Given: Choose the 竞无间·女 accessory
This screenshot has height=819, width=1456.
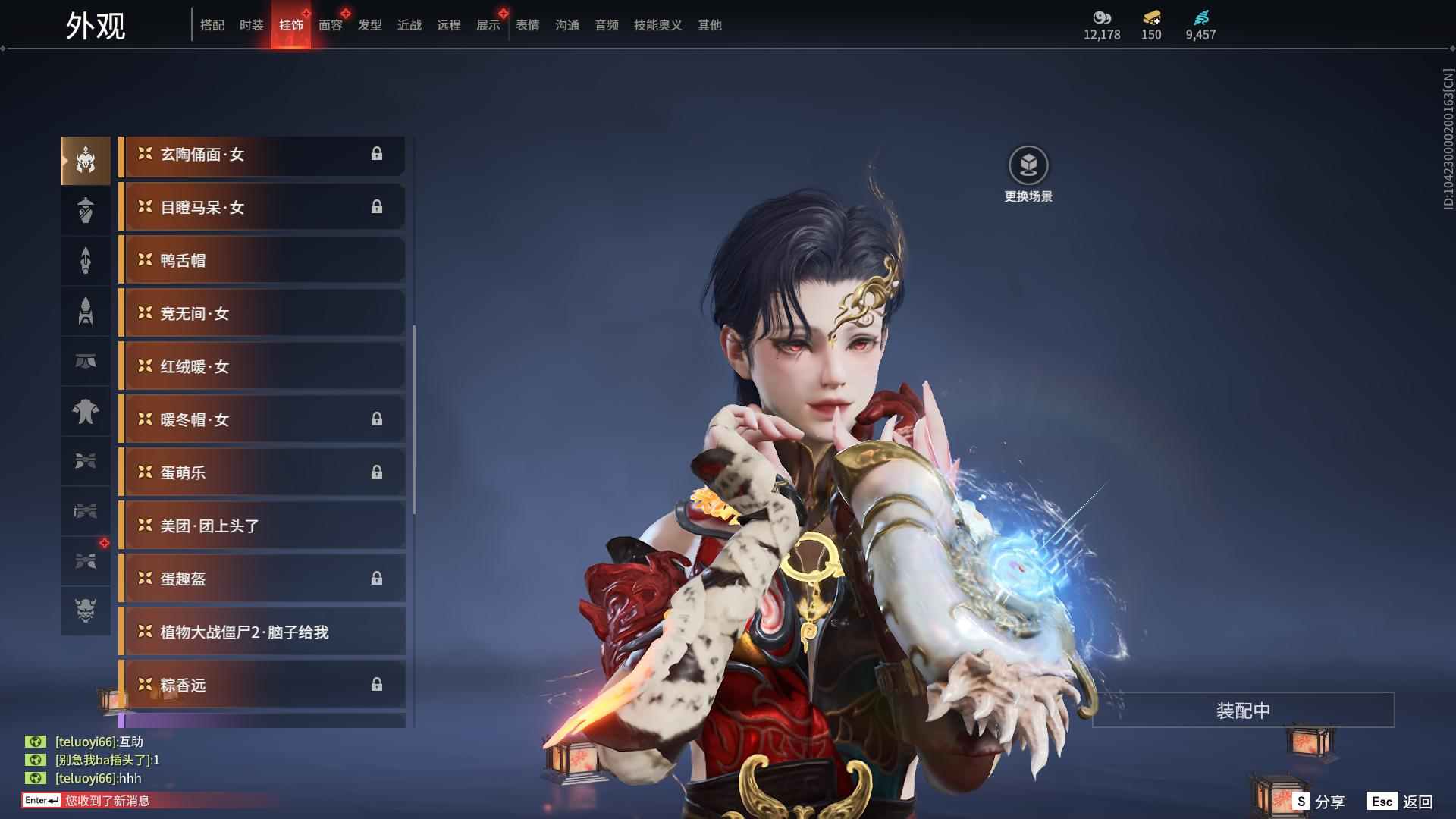Looking at the screenshot, I should click(x=262, y=313).
